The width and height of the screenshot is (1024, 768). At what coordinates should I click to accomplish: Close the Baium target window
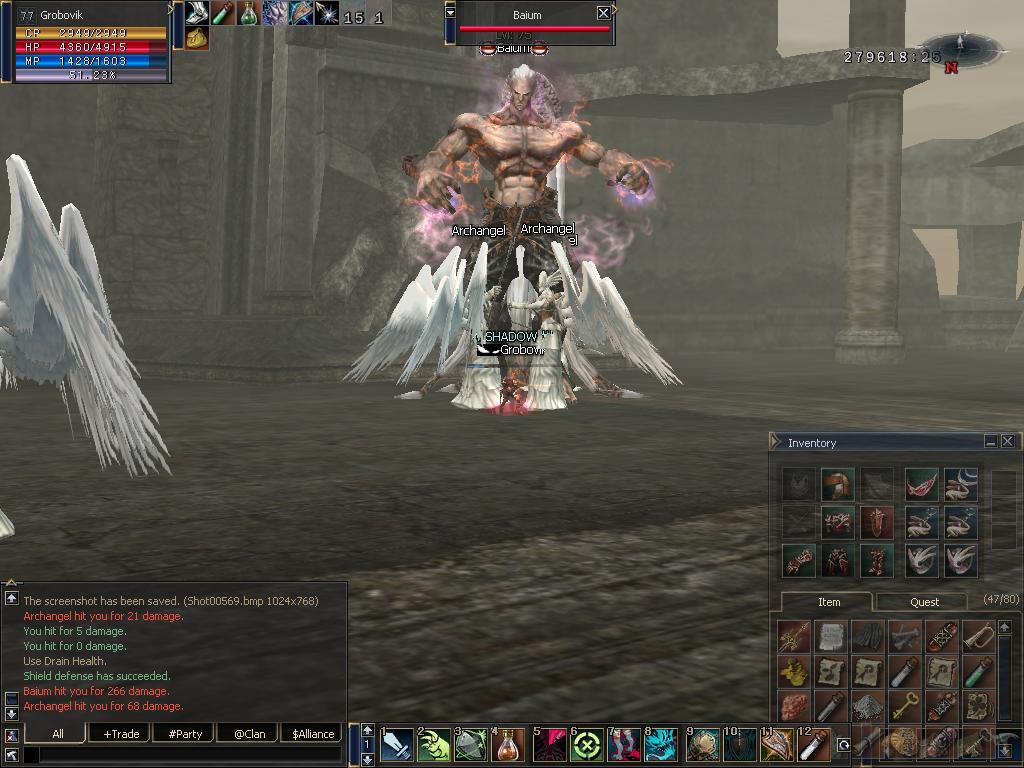pyautogui.click(x=603, y=13)
